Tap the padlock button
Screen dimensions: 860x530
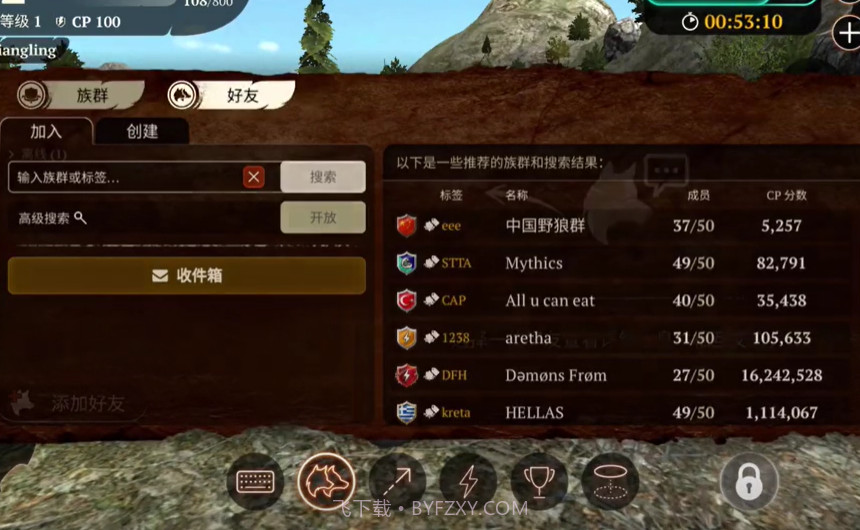748,481
